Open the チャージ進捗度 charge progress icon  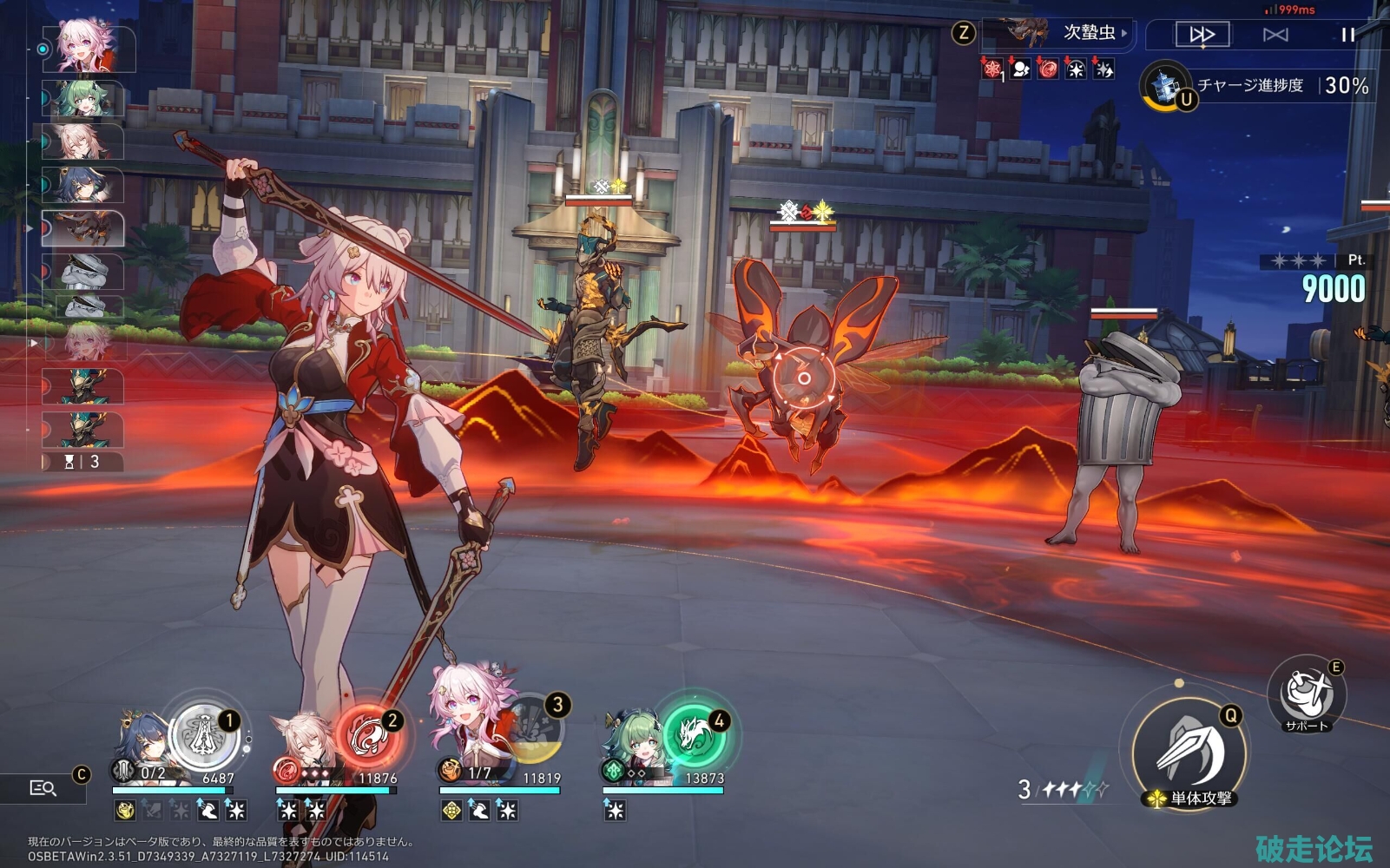point(1164,86)
